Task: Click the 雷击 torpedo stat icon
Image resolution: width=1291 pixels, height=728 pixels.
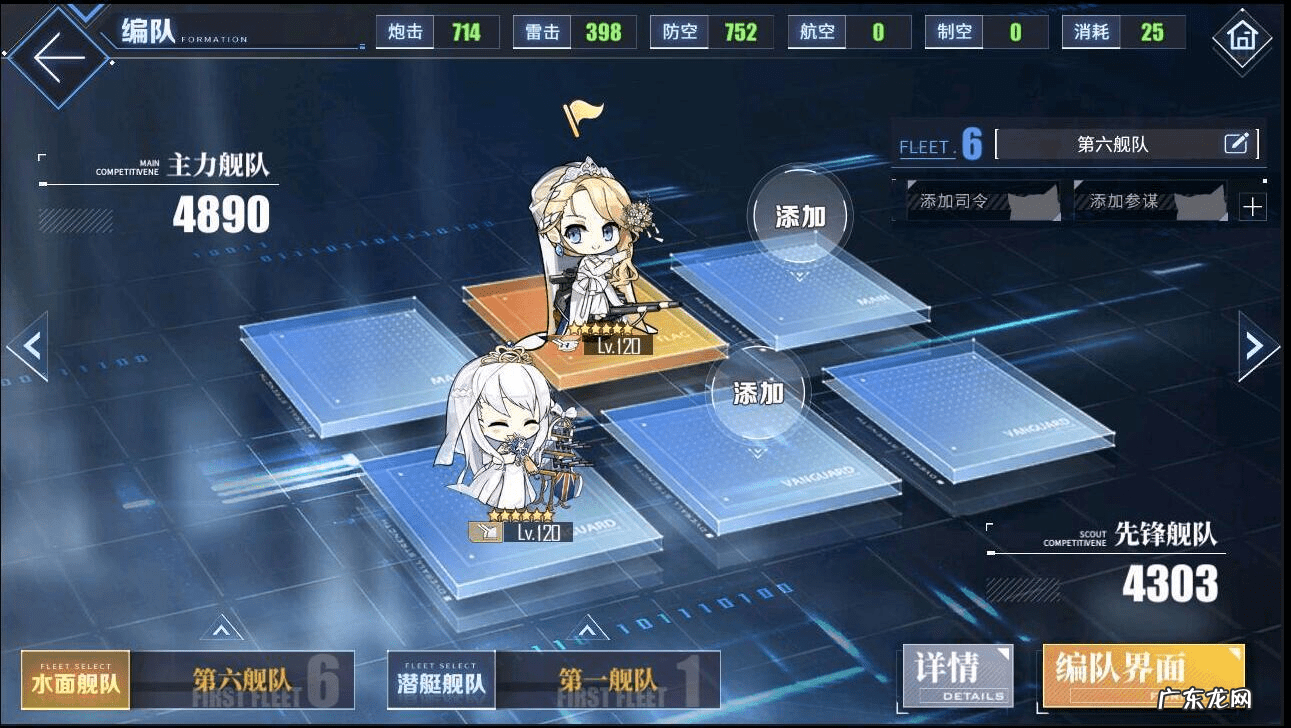Action: (541, 31)
